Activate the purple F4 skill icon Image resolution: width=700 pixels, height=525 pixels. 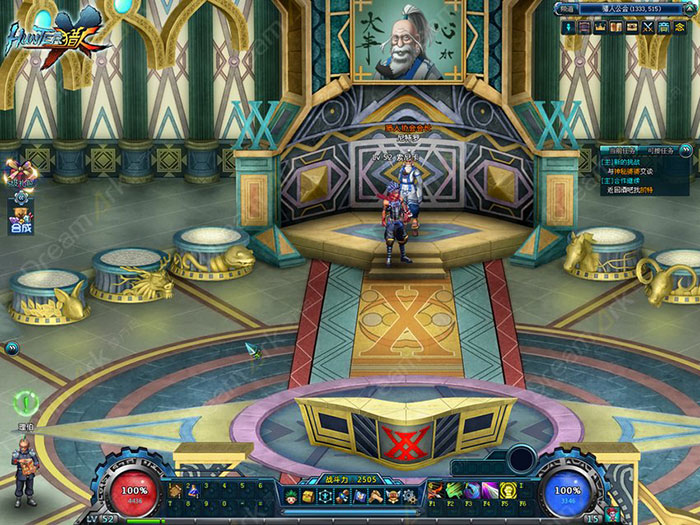coord(490,490)
